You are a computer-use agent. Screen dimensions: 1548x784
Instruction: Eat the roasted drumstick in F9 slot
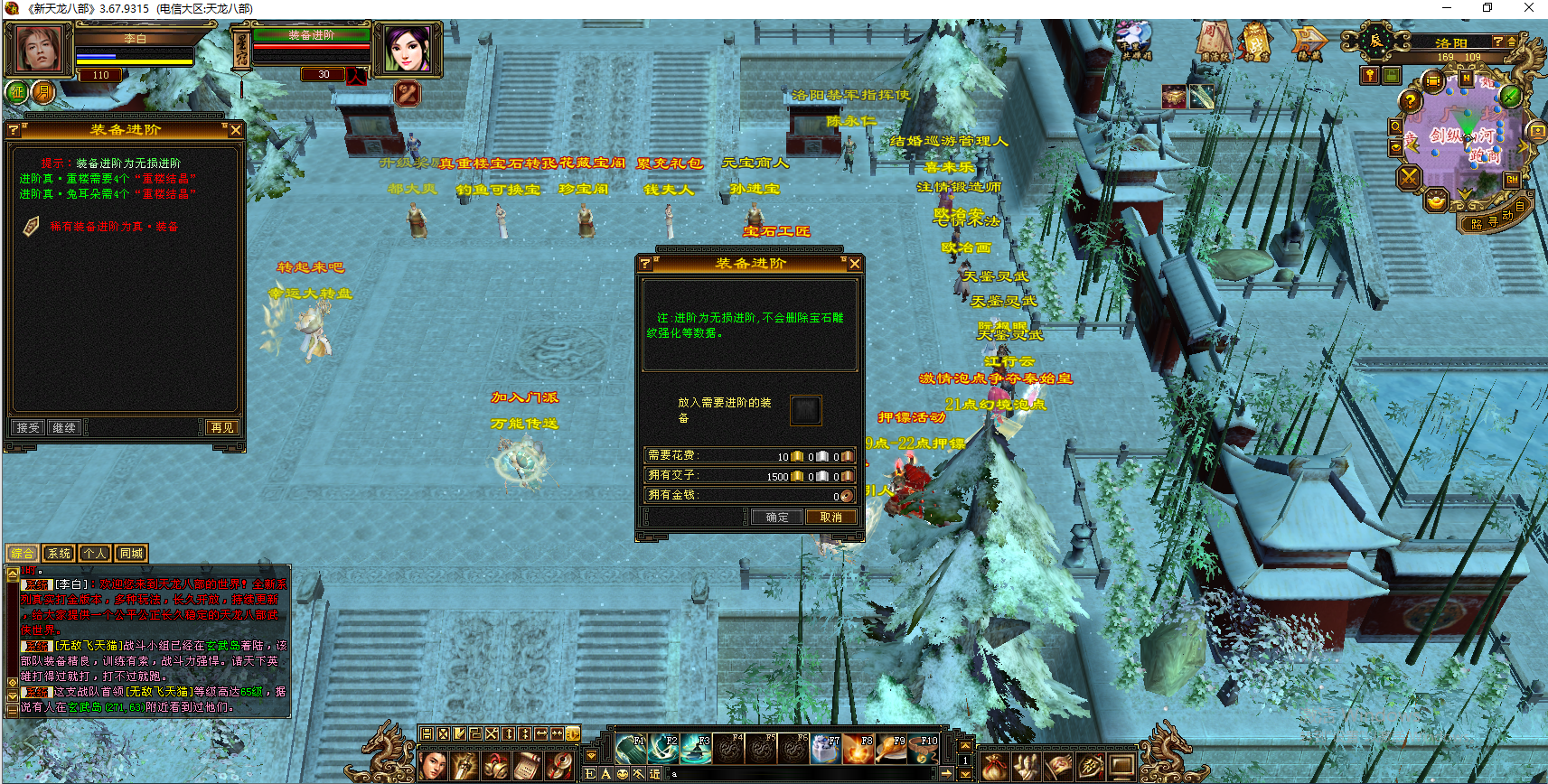coord(891,749)
